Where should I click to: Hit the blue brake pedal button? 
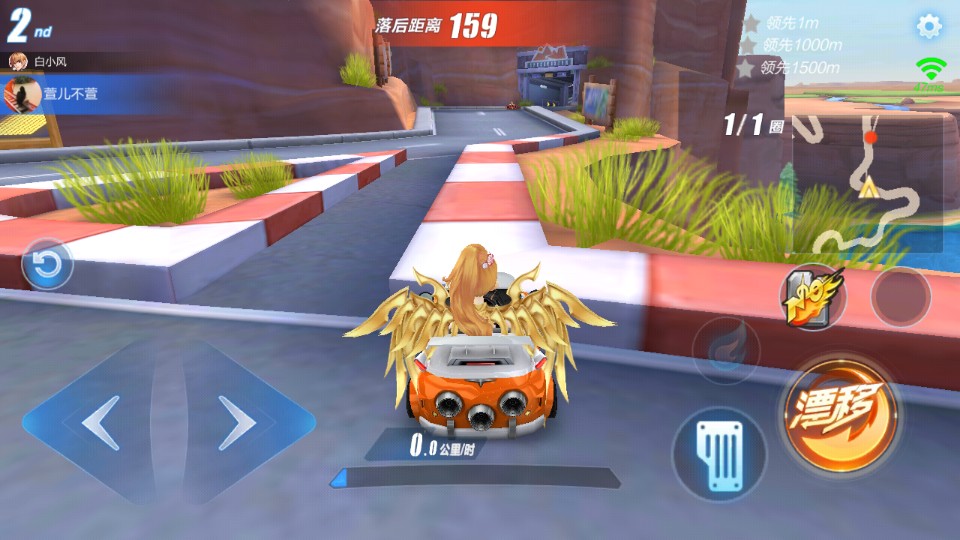(x=718, y=453)
